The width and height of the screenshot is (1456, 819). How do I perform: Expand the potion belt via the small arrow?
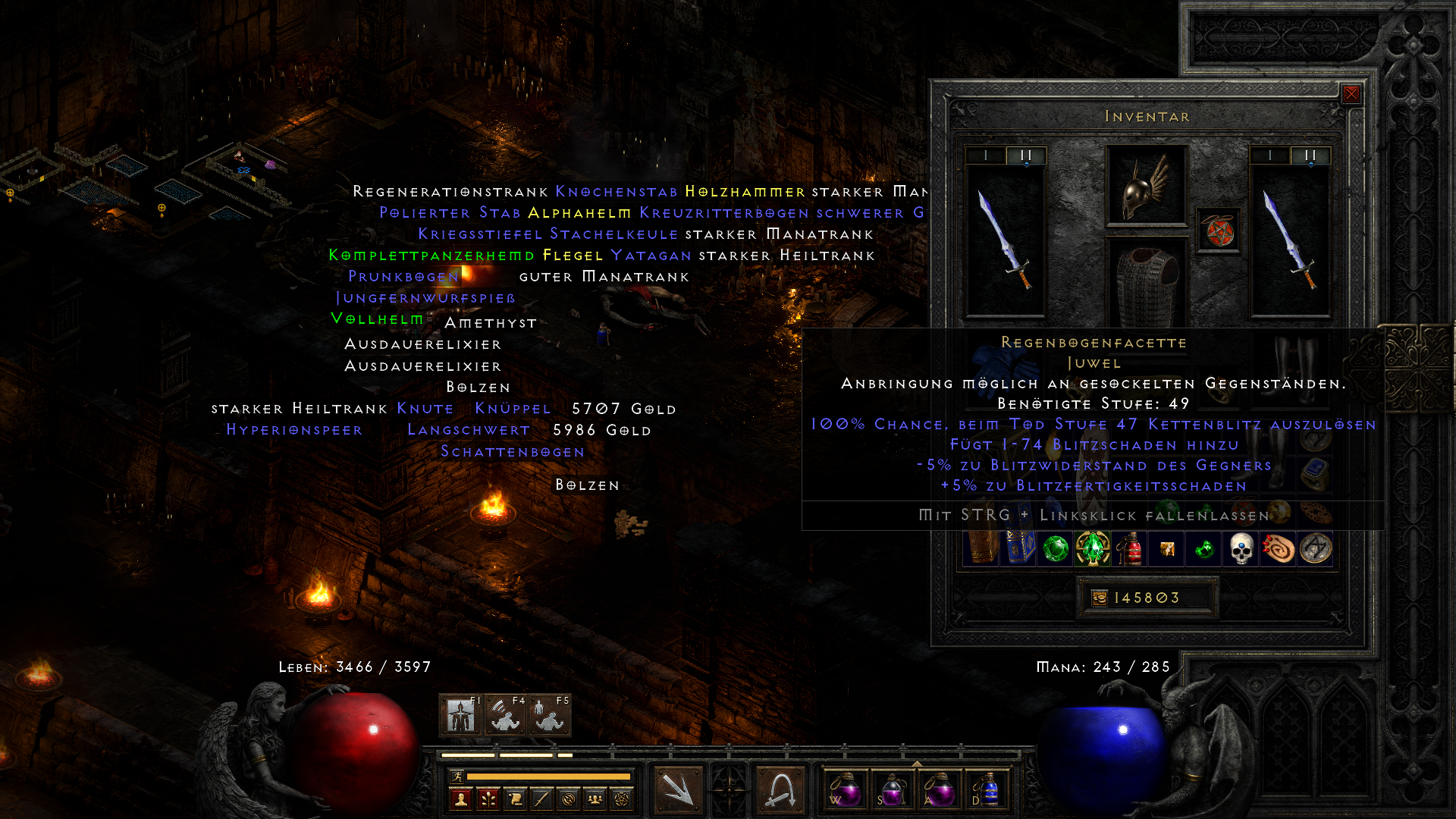click(917, 763)
